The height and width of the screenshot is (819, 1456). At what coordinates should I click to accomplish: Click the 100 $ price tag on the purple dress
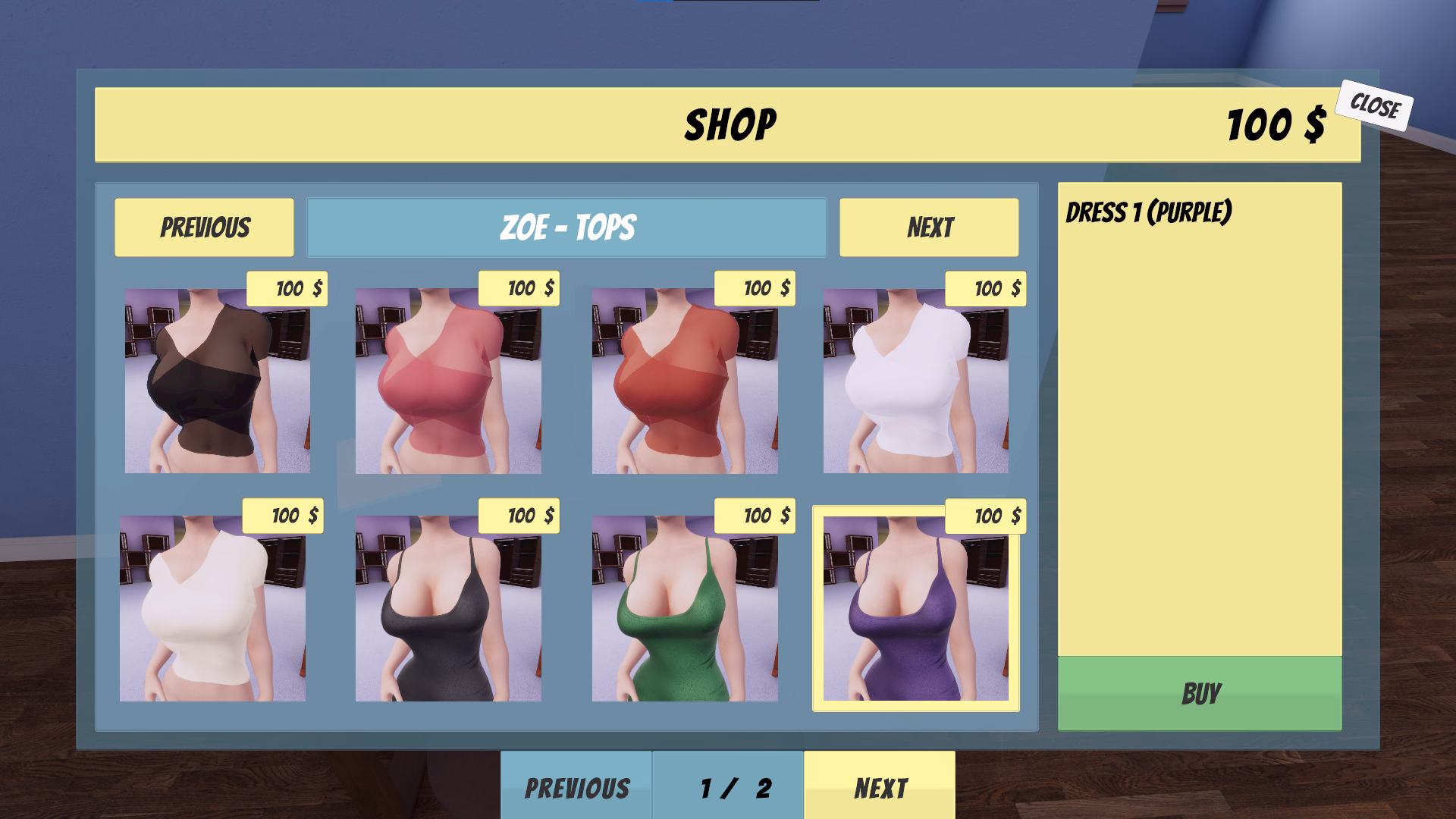985,516
